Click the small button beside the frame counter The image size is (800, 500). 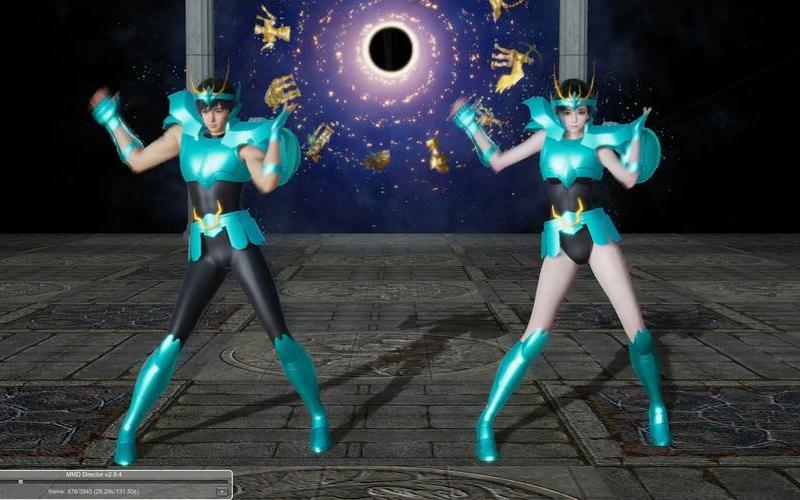click(221, 492)
